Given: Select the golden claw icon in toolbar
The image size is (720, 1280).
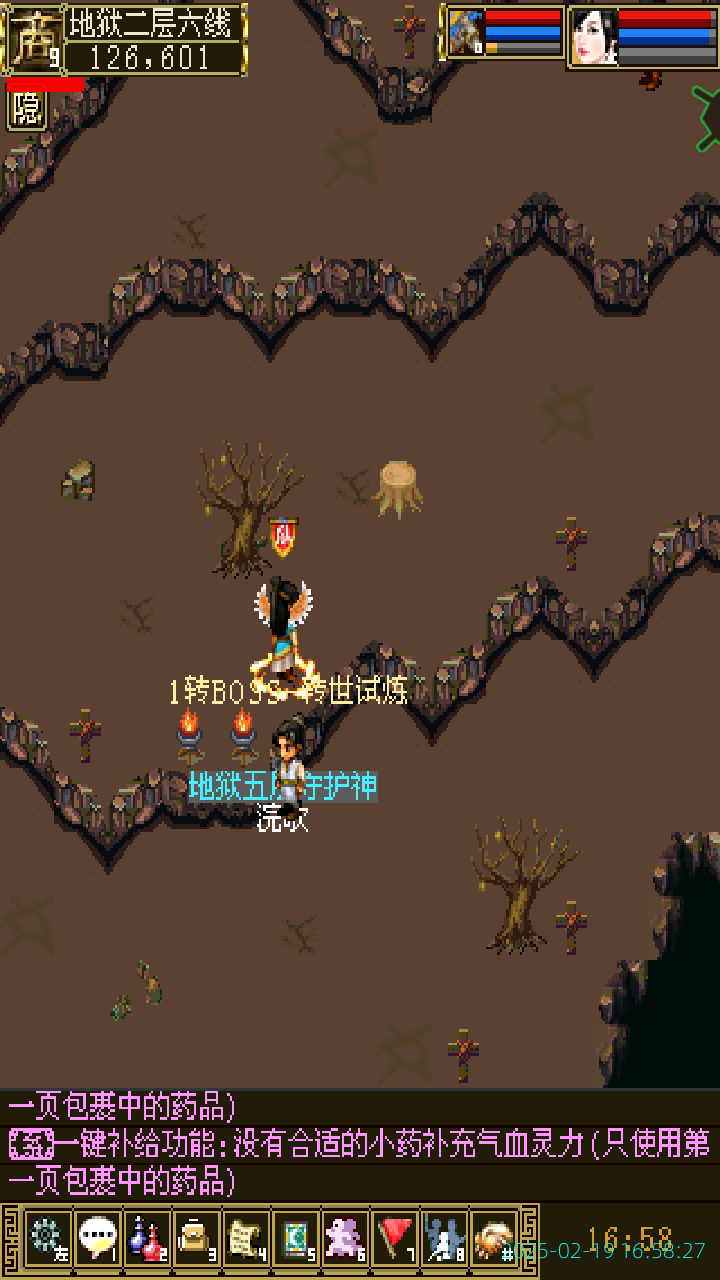Looking at the screenshot, I should coord(494,1238).
